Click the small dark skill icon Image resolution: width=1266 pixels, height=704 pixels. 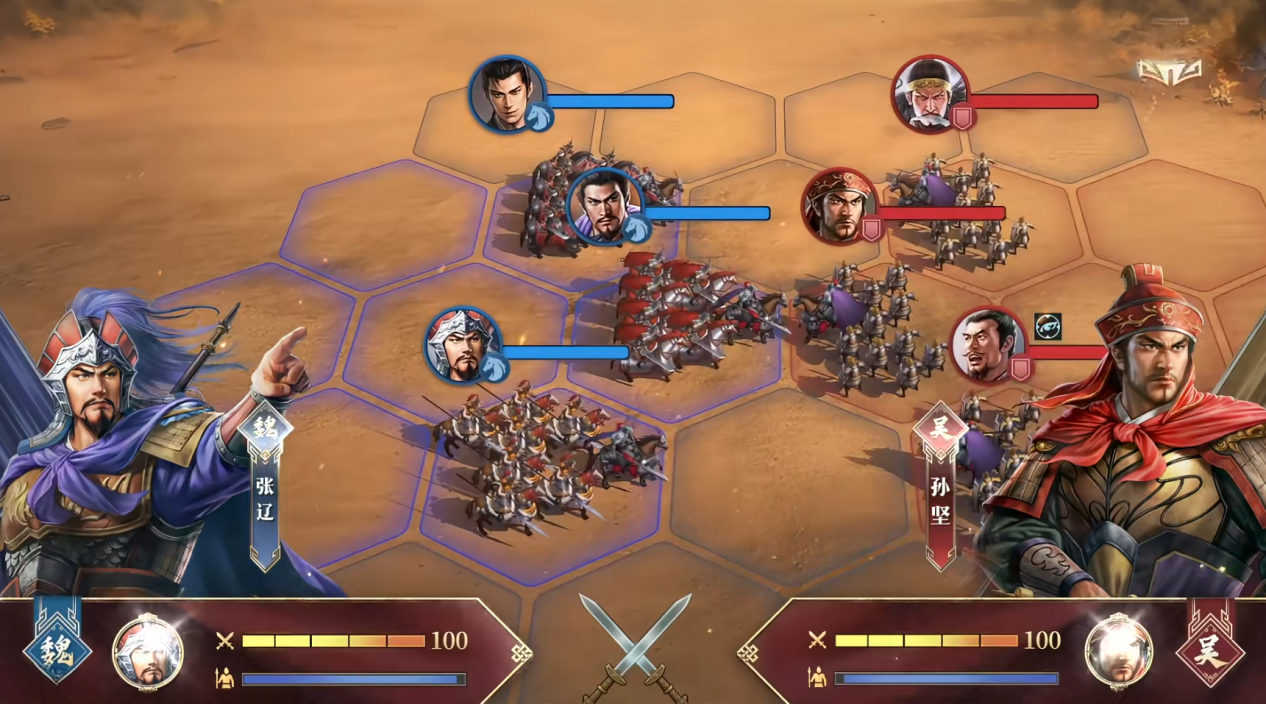(1047, 327)
